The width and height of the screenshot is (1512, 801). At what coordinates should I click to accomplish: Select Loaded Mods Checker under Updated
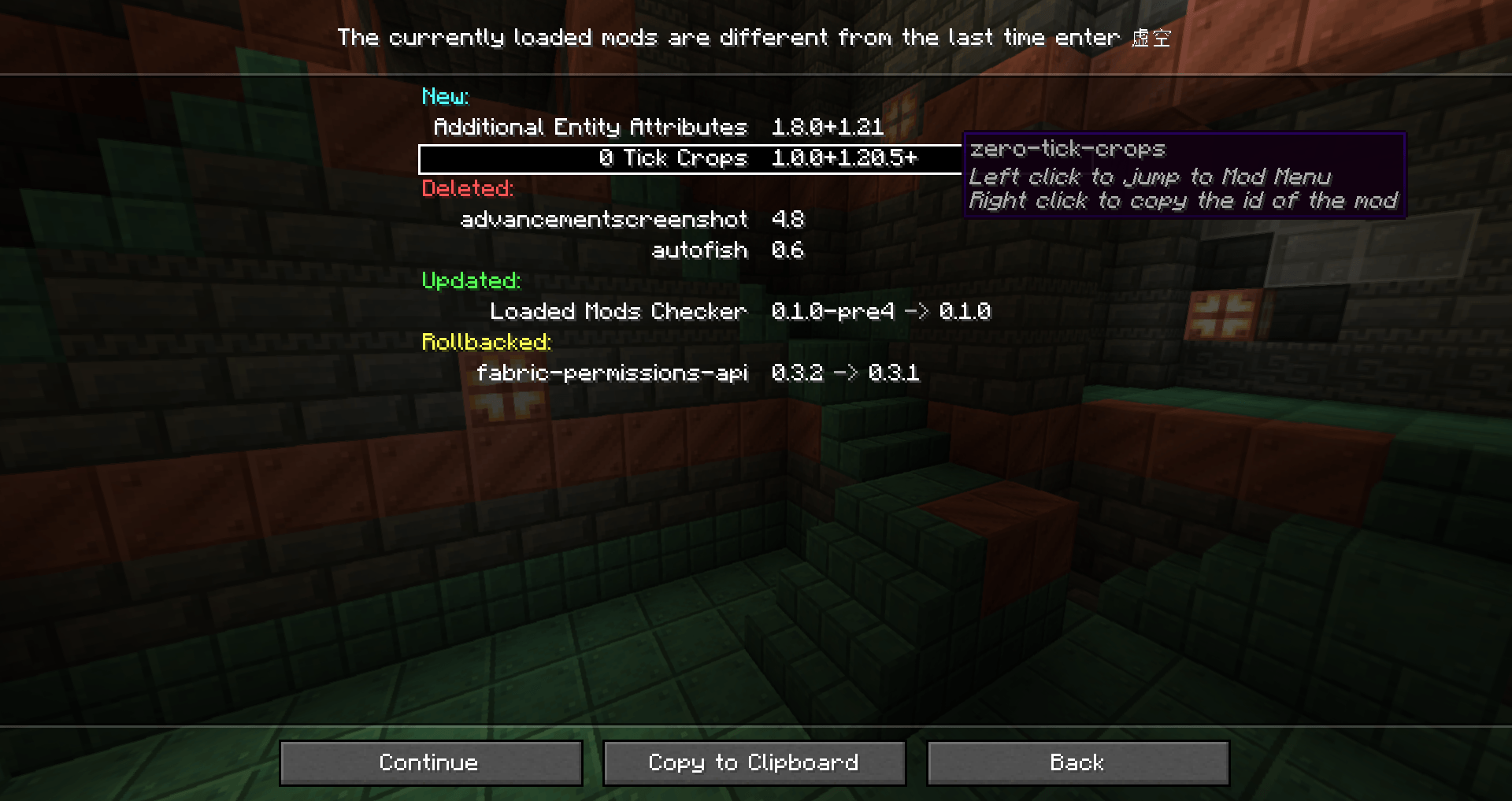[x=617, y=311]
